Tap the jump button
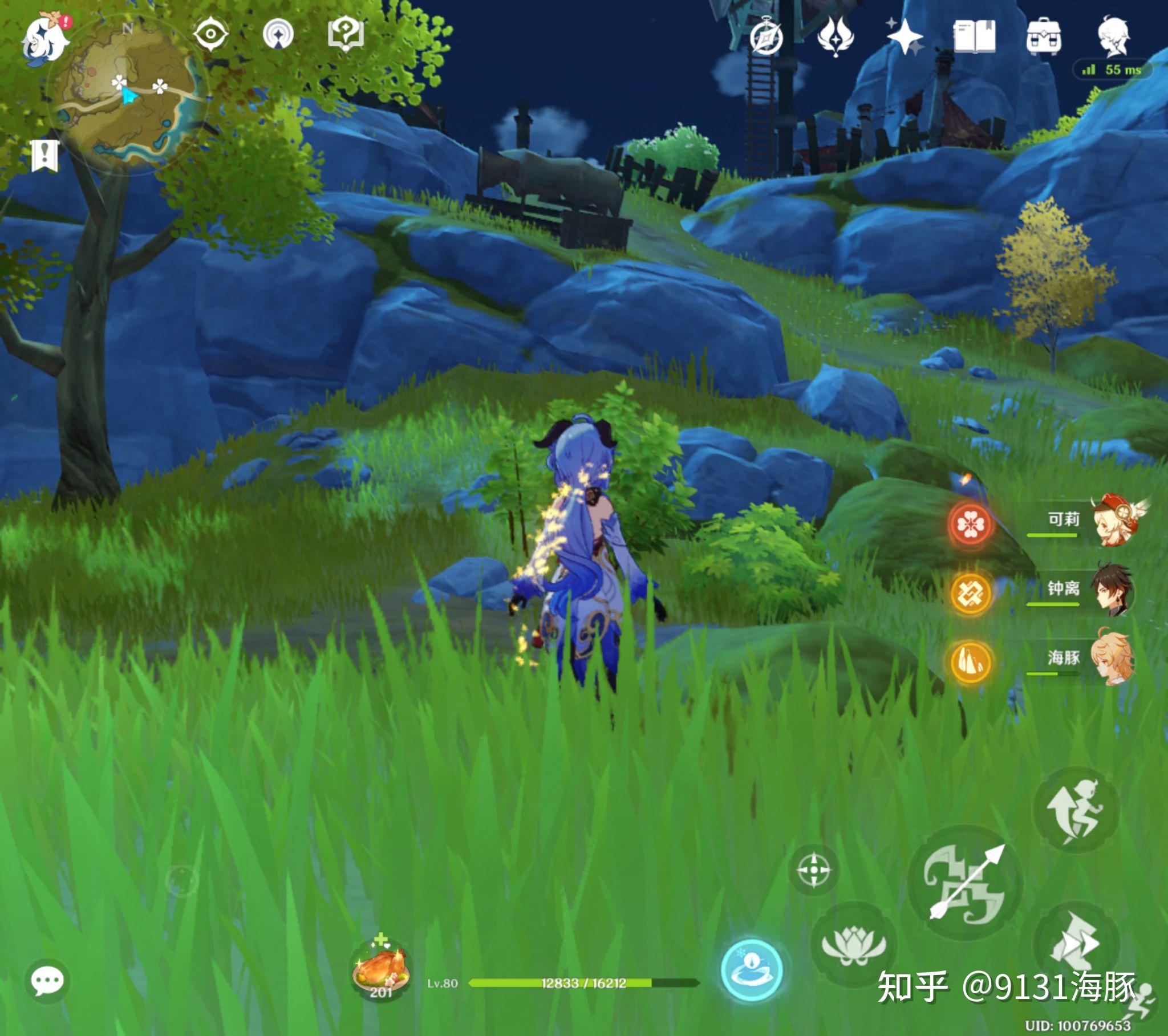The image size is (1168, 1036). click(x=1076, y=810)
